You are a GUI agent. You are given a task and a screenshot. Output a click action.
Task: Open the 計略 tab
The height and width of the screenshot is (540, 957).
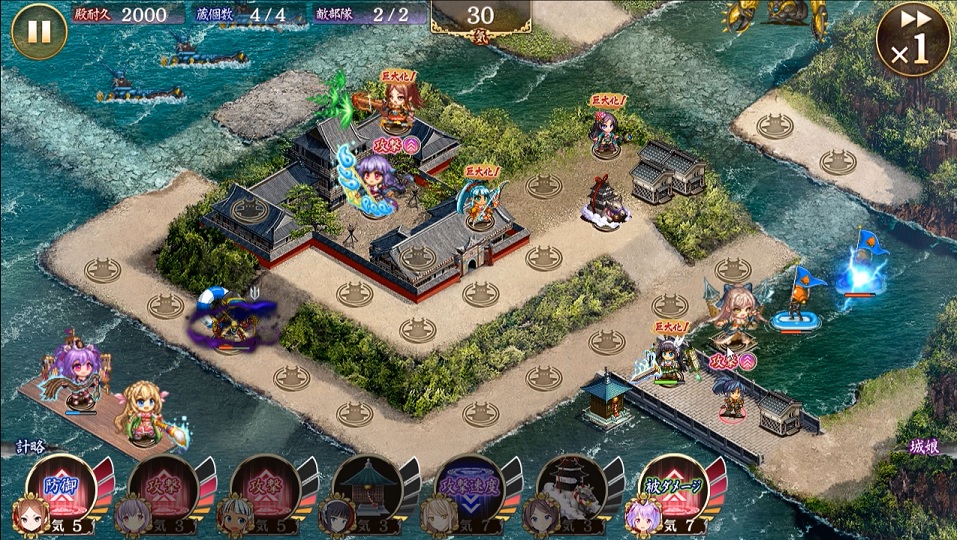[28, 448]
